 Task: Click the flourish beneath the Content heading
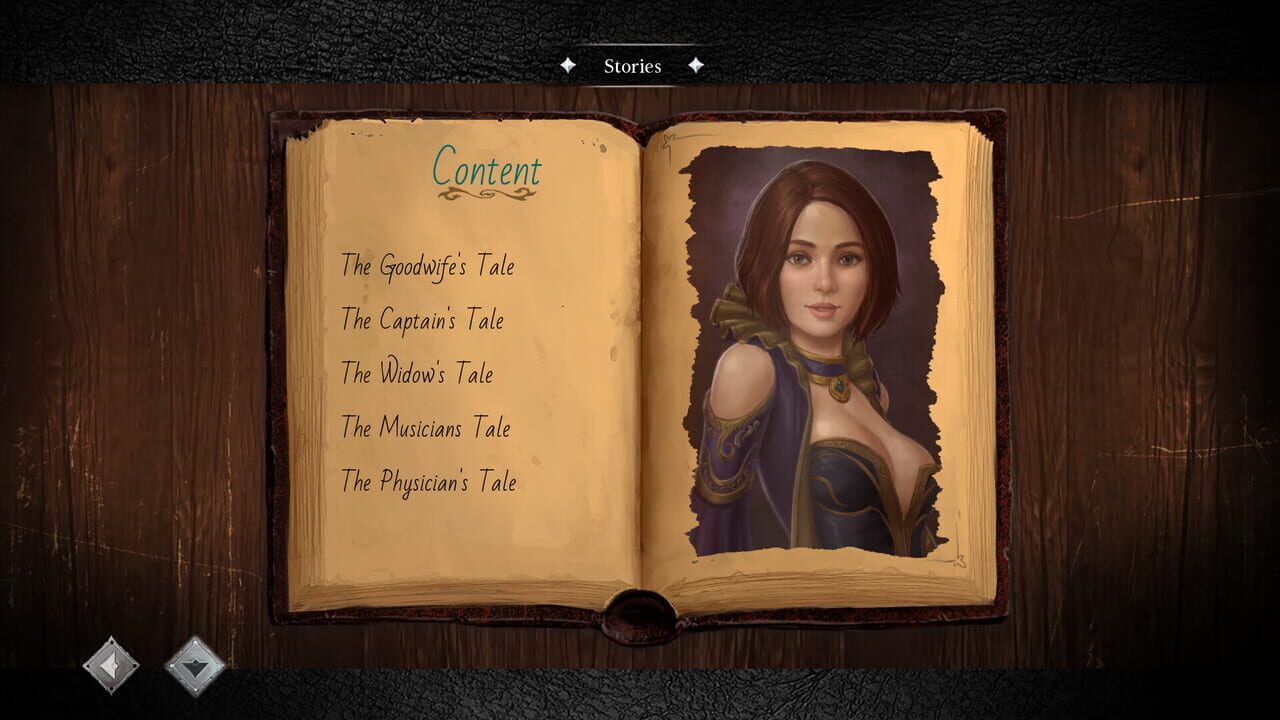[486, 196]
